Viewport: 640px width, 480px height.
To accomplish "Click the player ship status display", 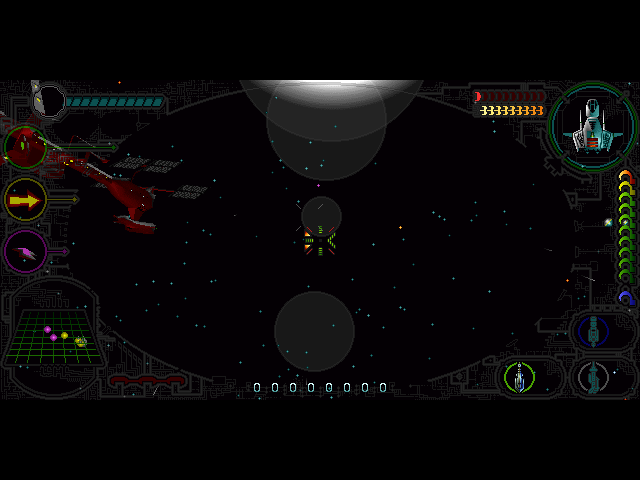I will 593,125.
